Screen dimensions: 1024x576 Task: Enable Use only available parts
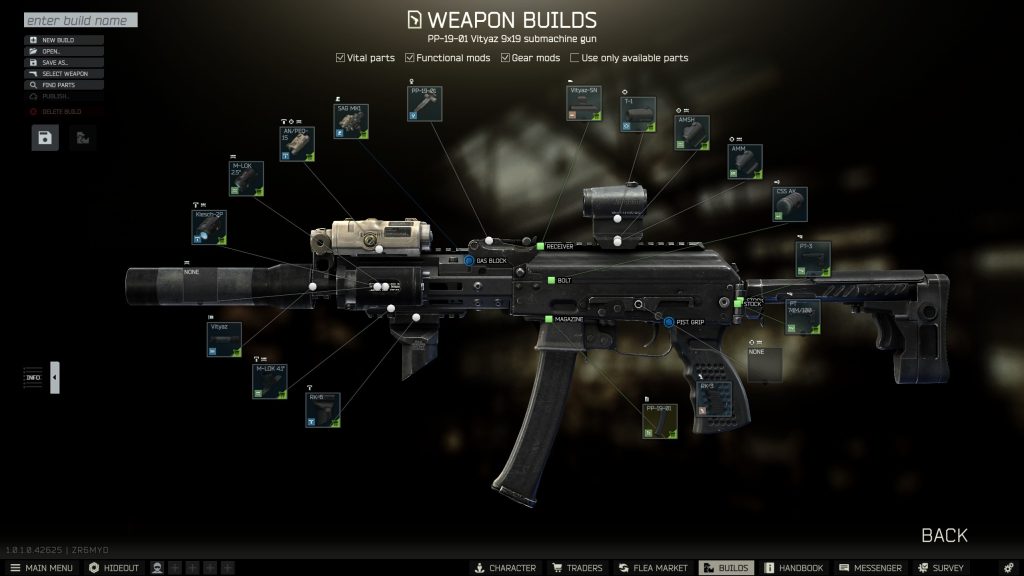[575, 58]
